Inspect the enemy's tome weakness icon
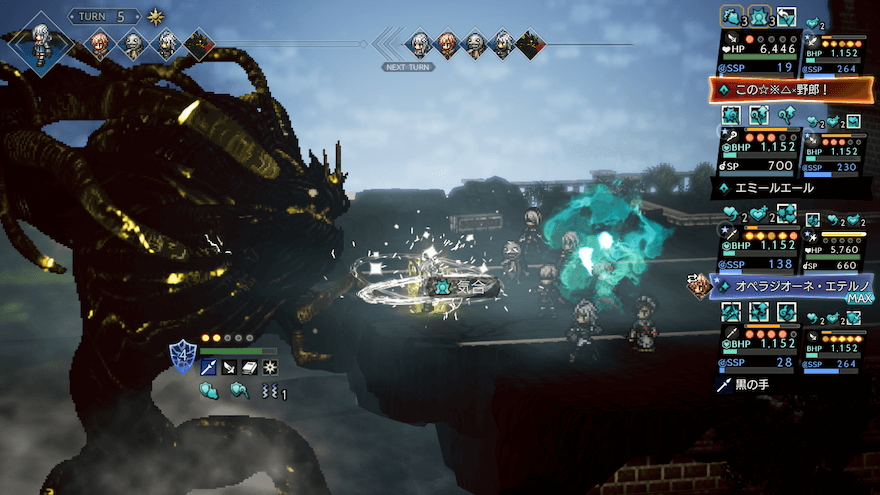 [x=249, y=368]
